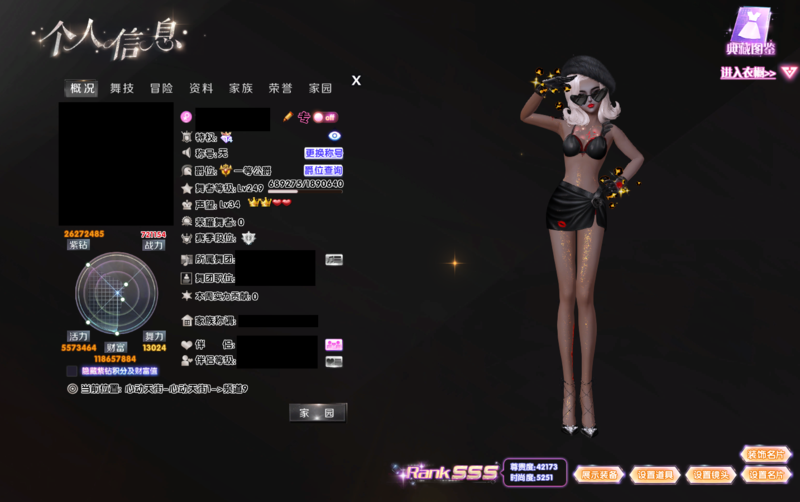Open 爵位查询 lookup
800x502 pixels.
point(324,170)
